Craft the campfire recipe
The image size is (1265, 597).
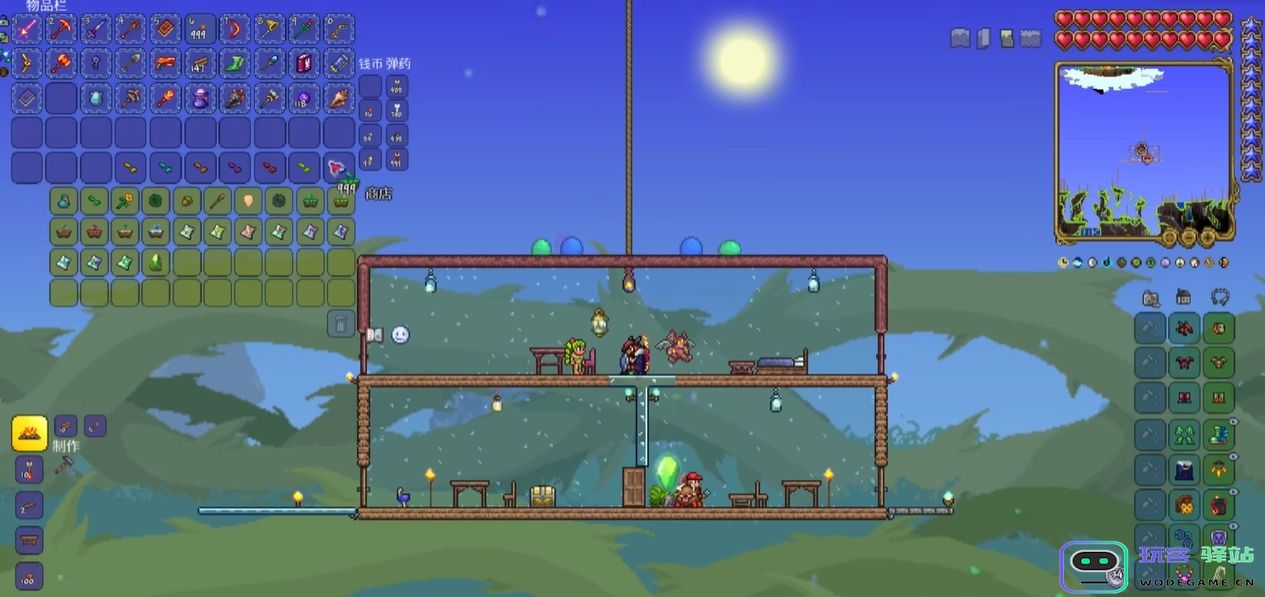point(29,434)
